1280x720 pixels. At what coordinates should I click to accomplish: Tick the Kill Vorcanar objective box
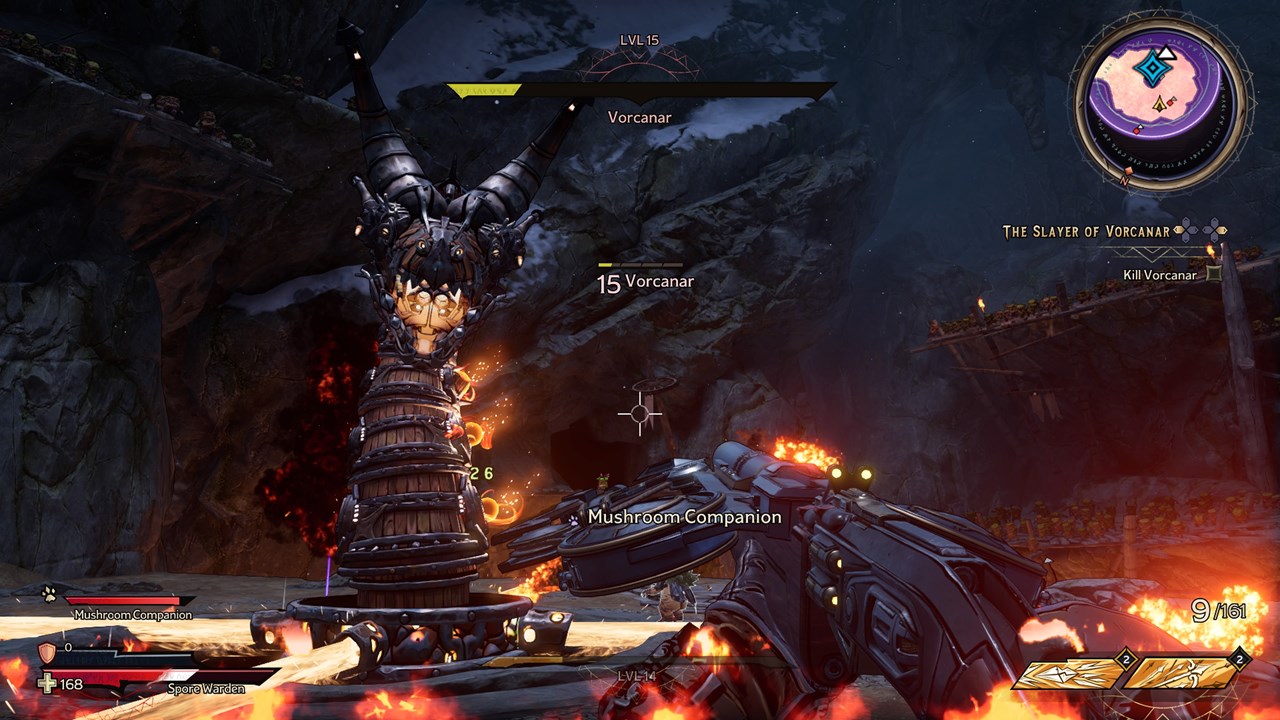pyautogui.click(x=1214, y=273)
